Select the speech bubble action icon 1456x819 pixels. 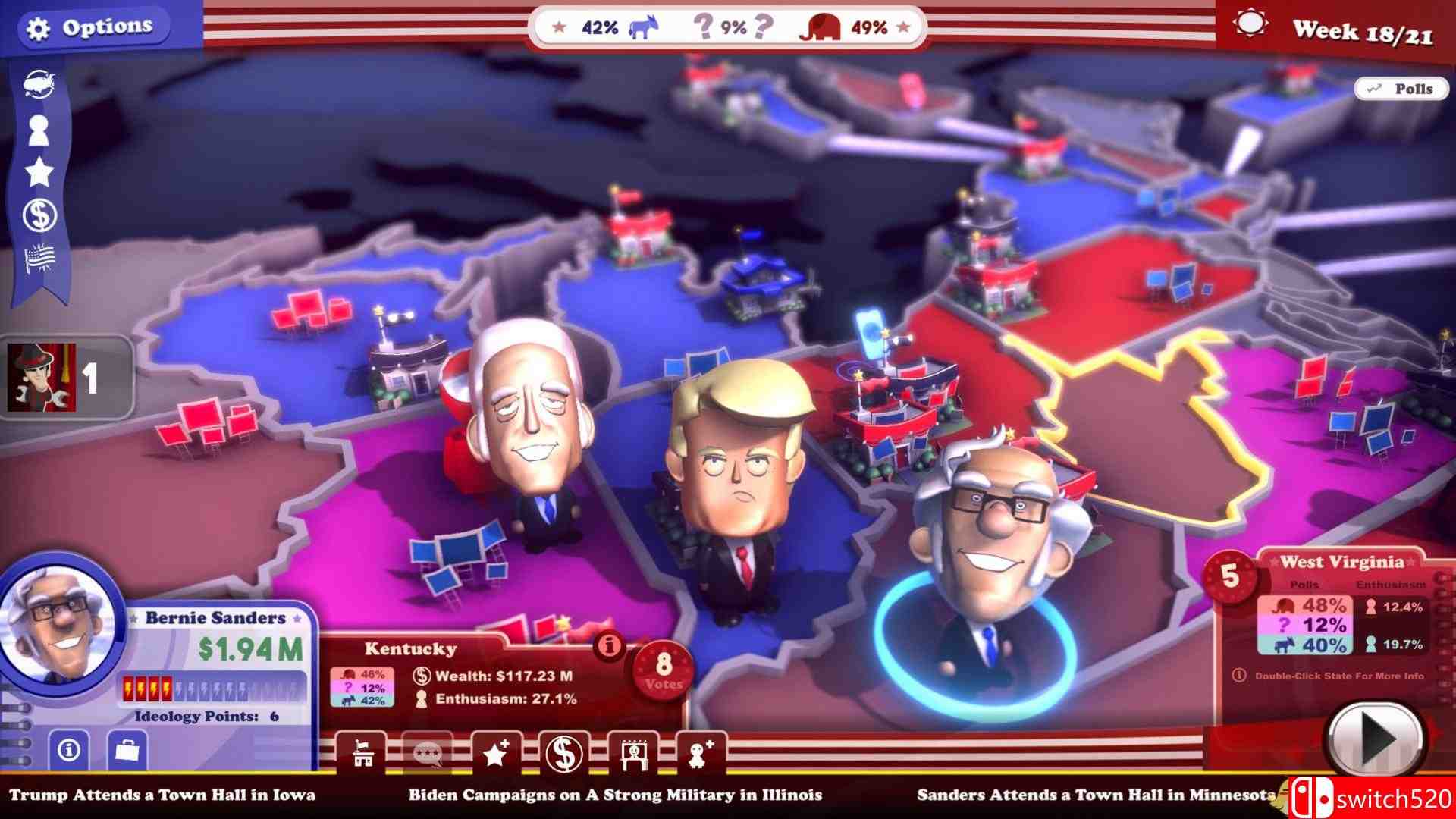point(430,754)
